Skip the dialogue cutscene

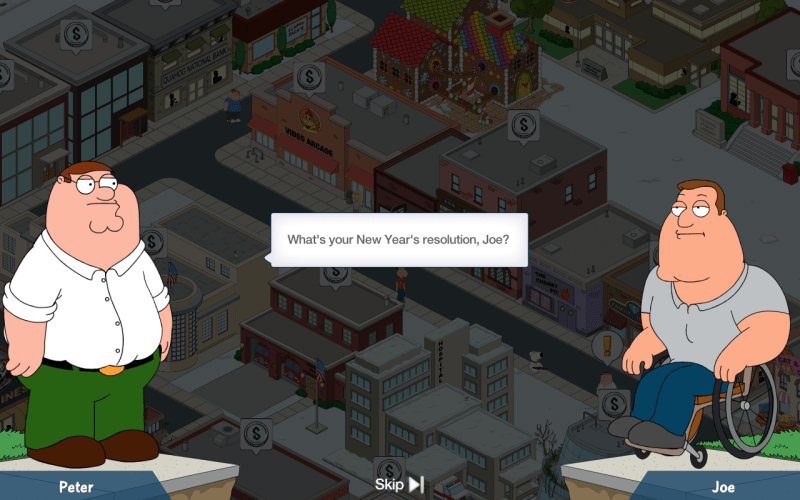pos(399,485)
